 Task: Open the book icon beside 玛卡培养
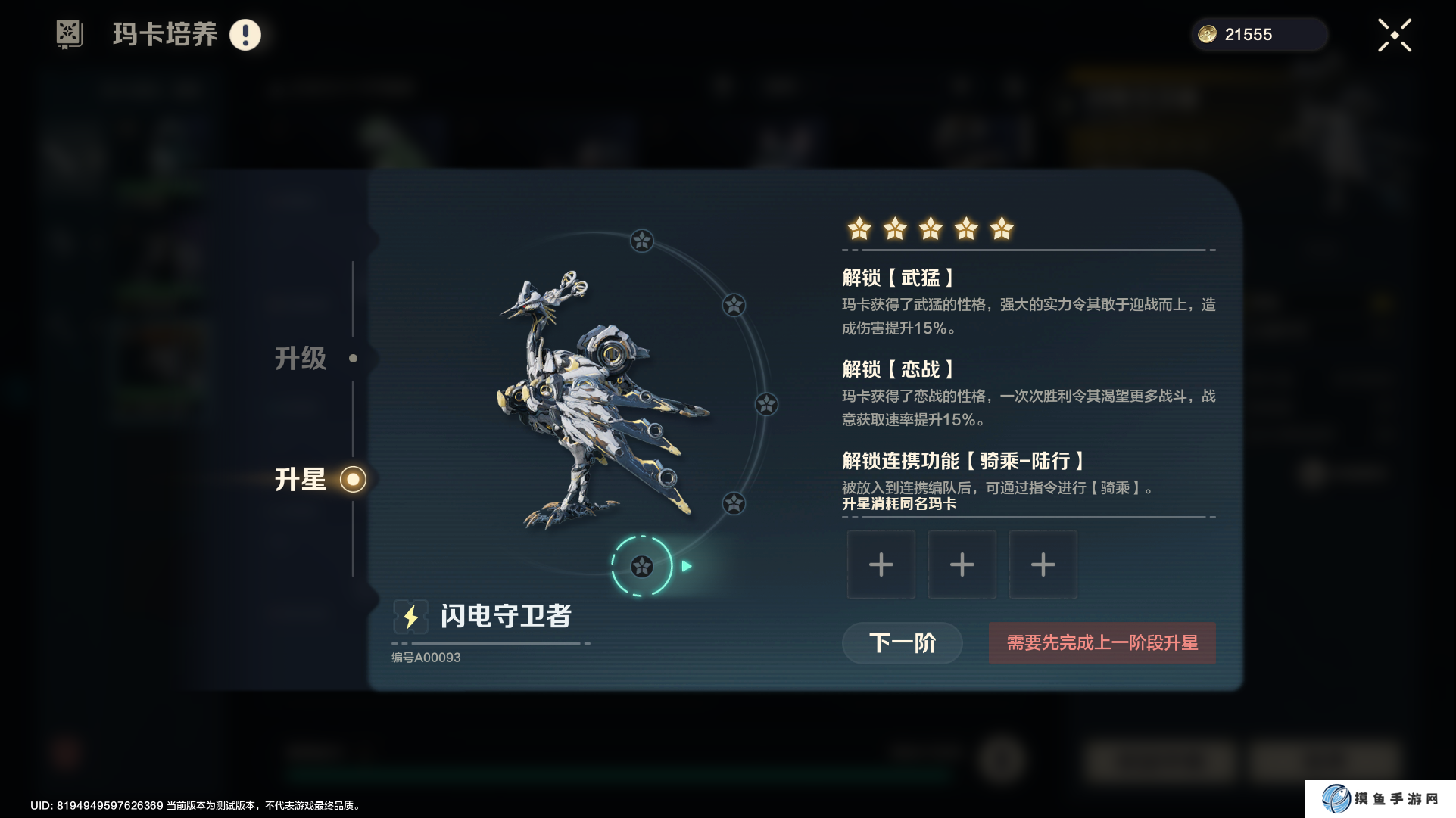pos(69,34)
